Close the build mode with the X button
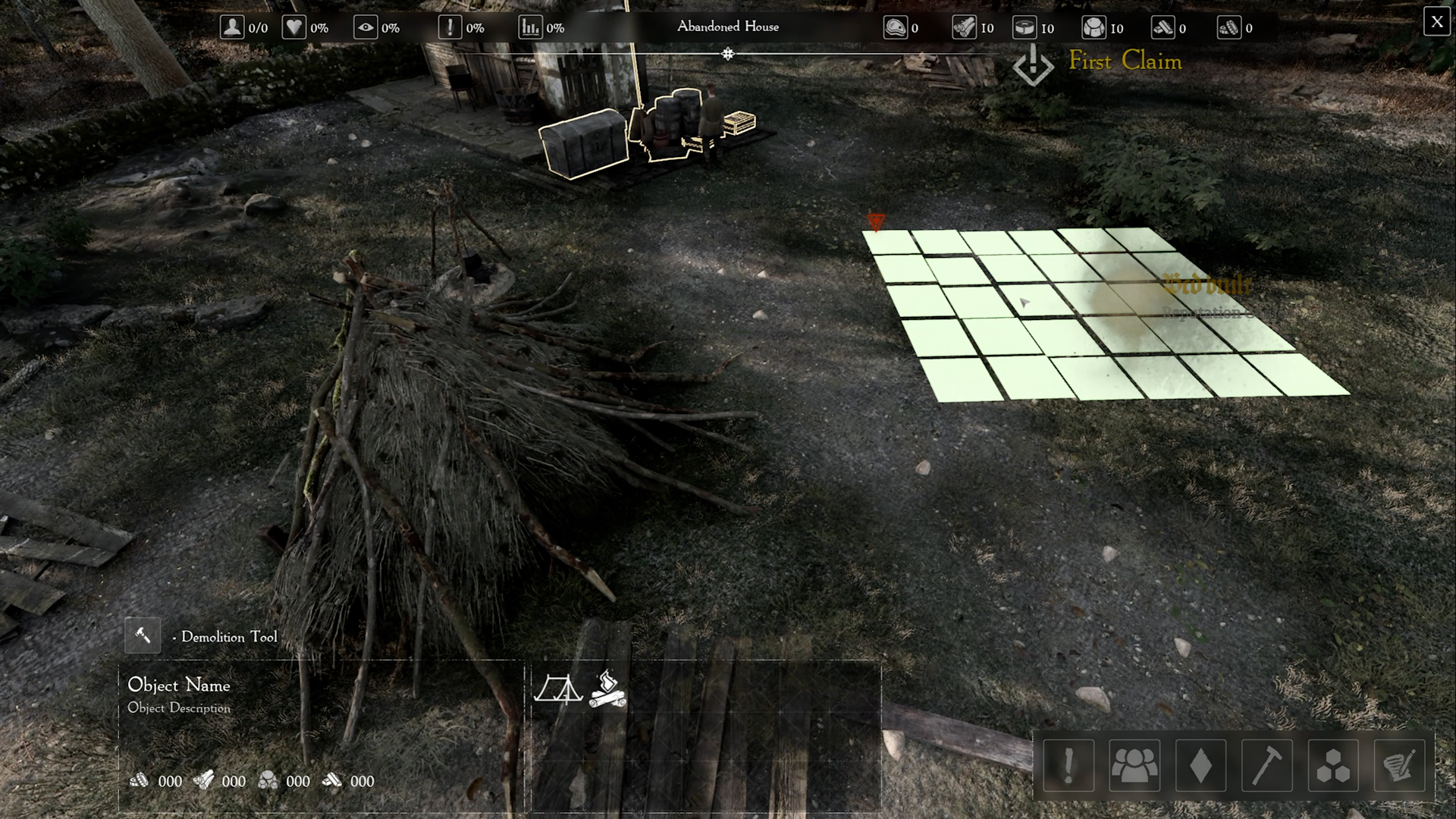The height and width of the screenshot is (819, 1456). 1436,22
